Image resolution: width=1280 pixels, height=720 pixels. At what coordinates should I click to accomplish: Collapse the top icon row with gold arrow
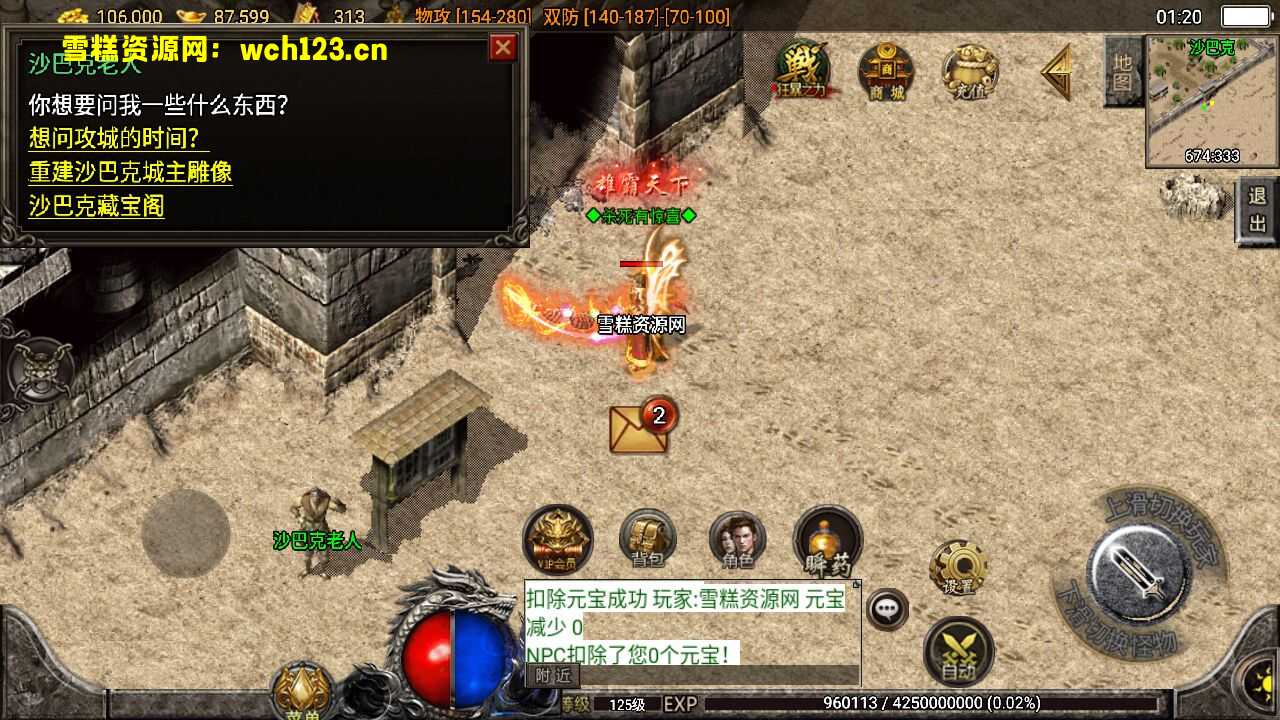(1056, 72)
